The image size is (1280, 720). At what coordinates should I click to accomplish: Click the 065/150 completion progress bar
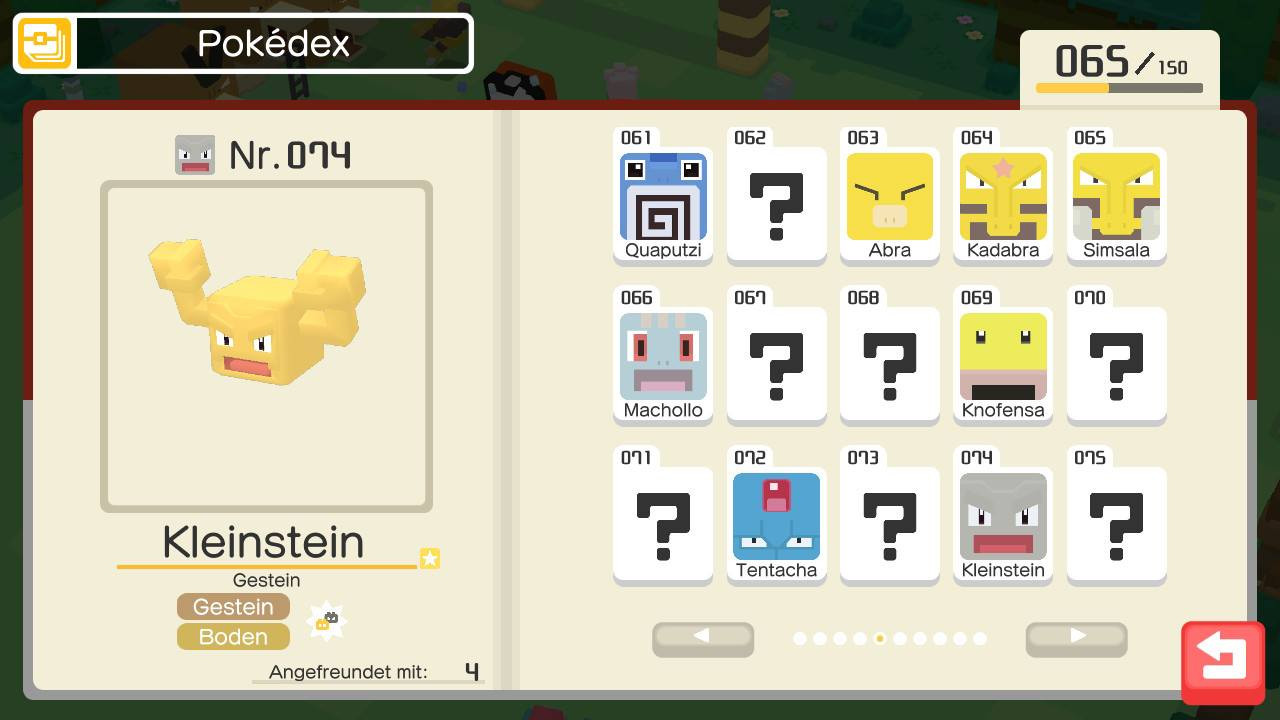[1119, 87]
